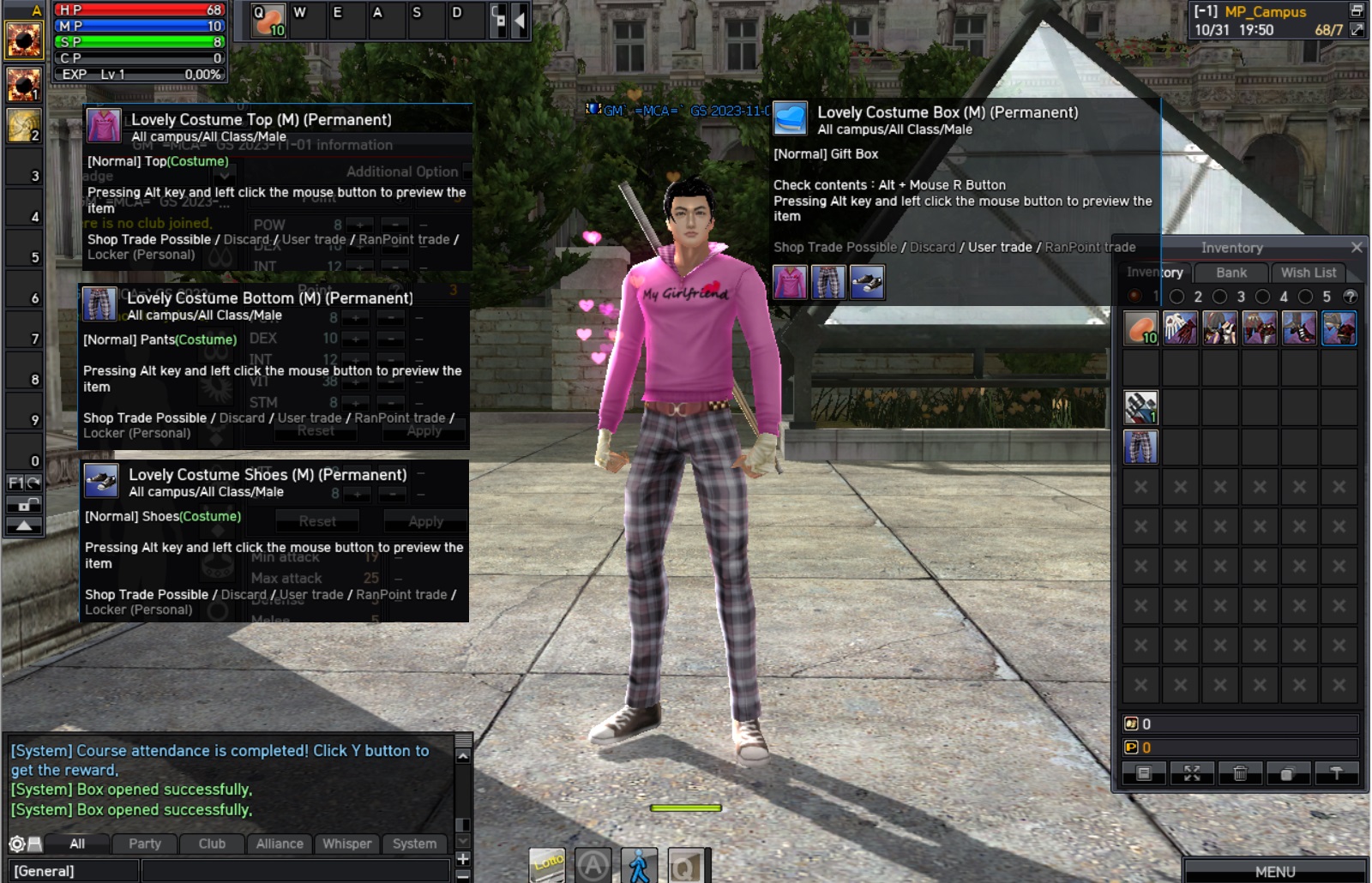Click the chat message input field

coord(292,871)
